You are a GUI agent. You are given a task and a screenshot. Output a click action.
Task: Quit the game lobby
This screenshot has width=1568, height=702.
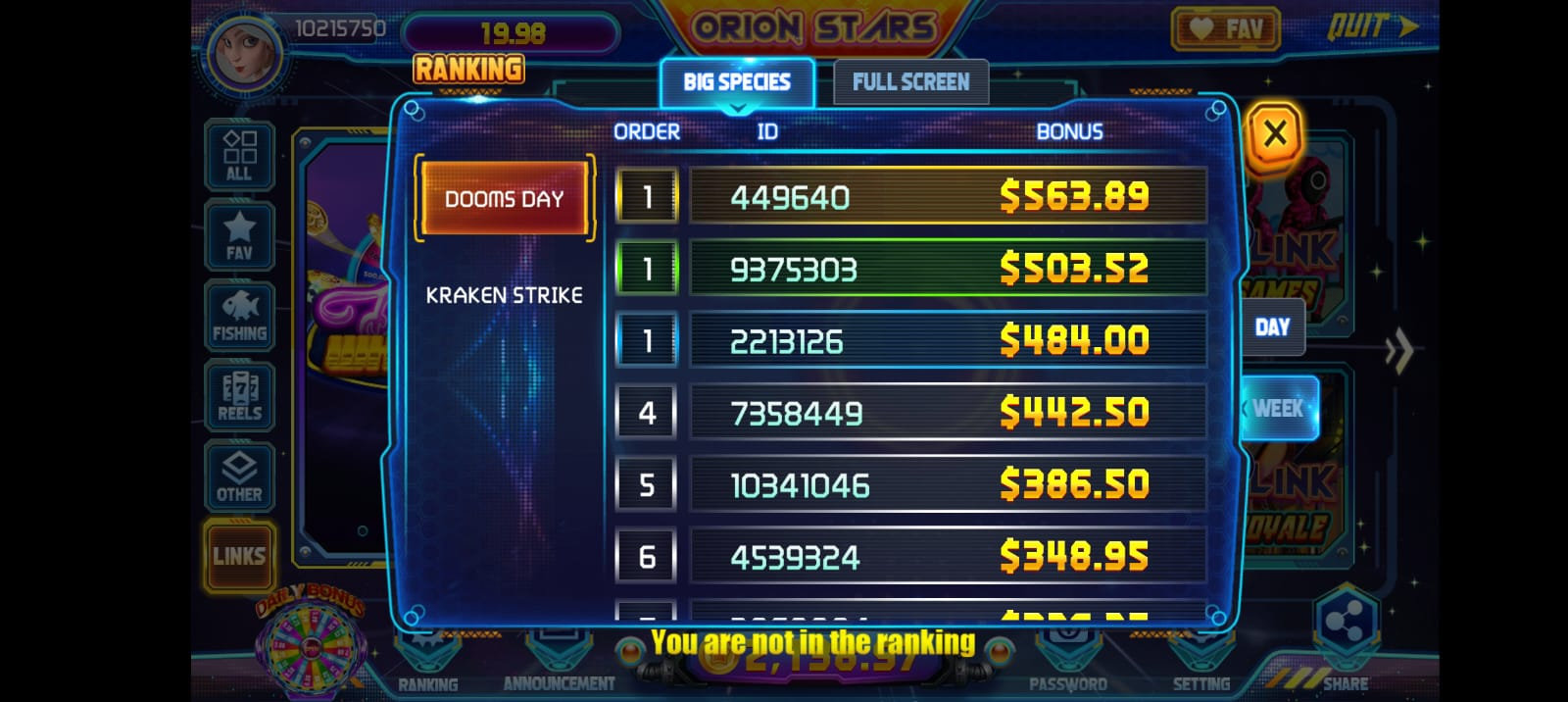click(x=1372, y=26)
